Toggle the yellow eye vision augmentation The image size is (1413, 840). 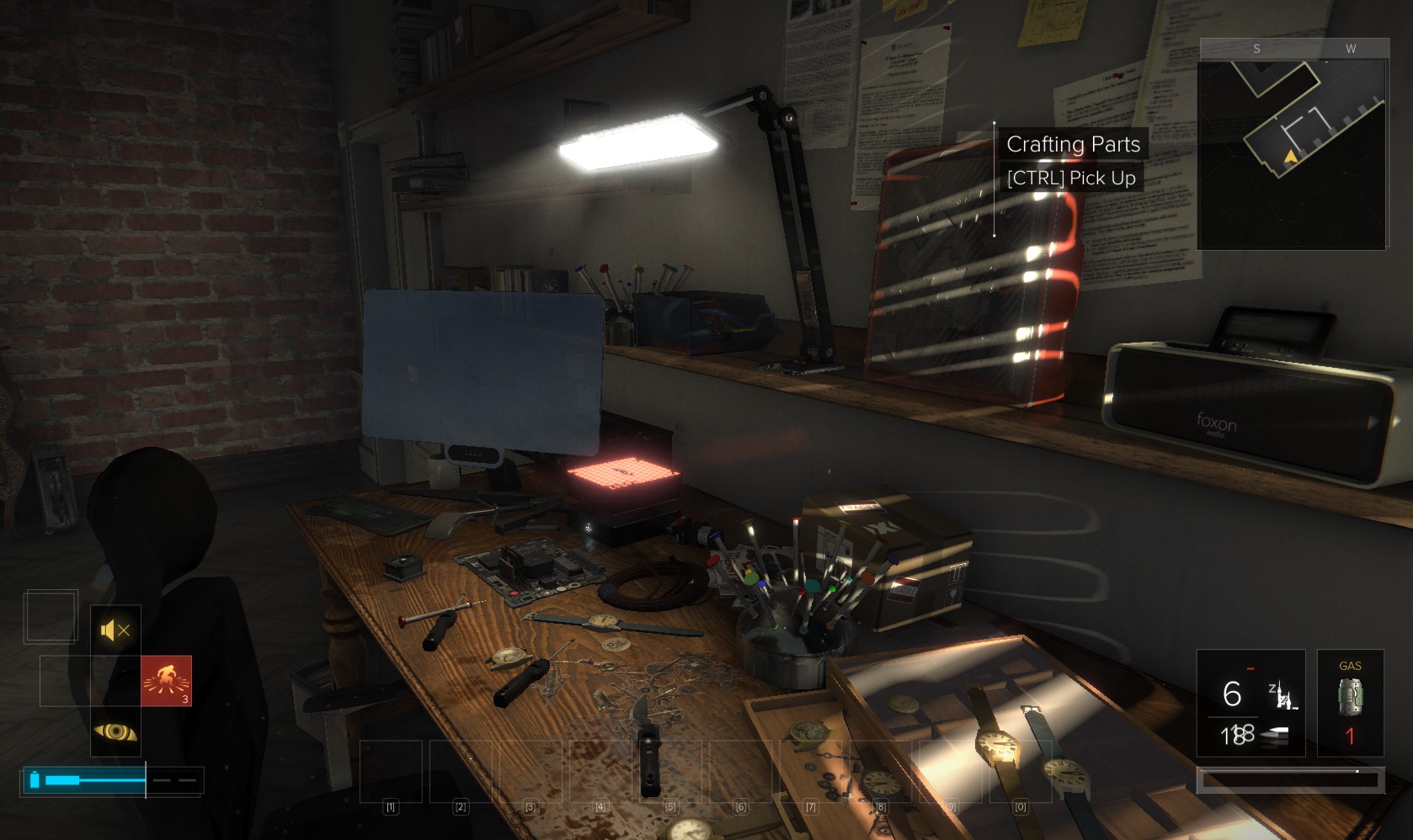115,731
